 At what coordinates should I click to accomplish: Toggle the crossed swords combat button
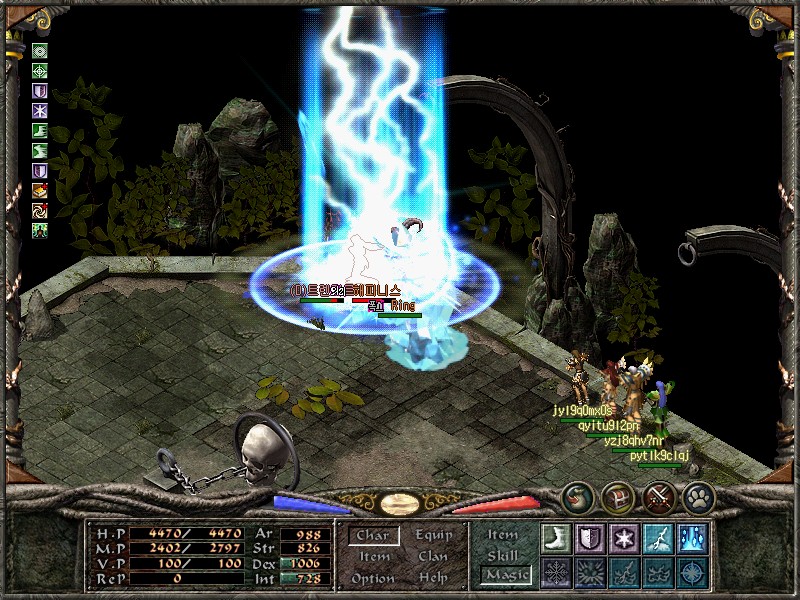click(x=657, y=496)
